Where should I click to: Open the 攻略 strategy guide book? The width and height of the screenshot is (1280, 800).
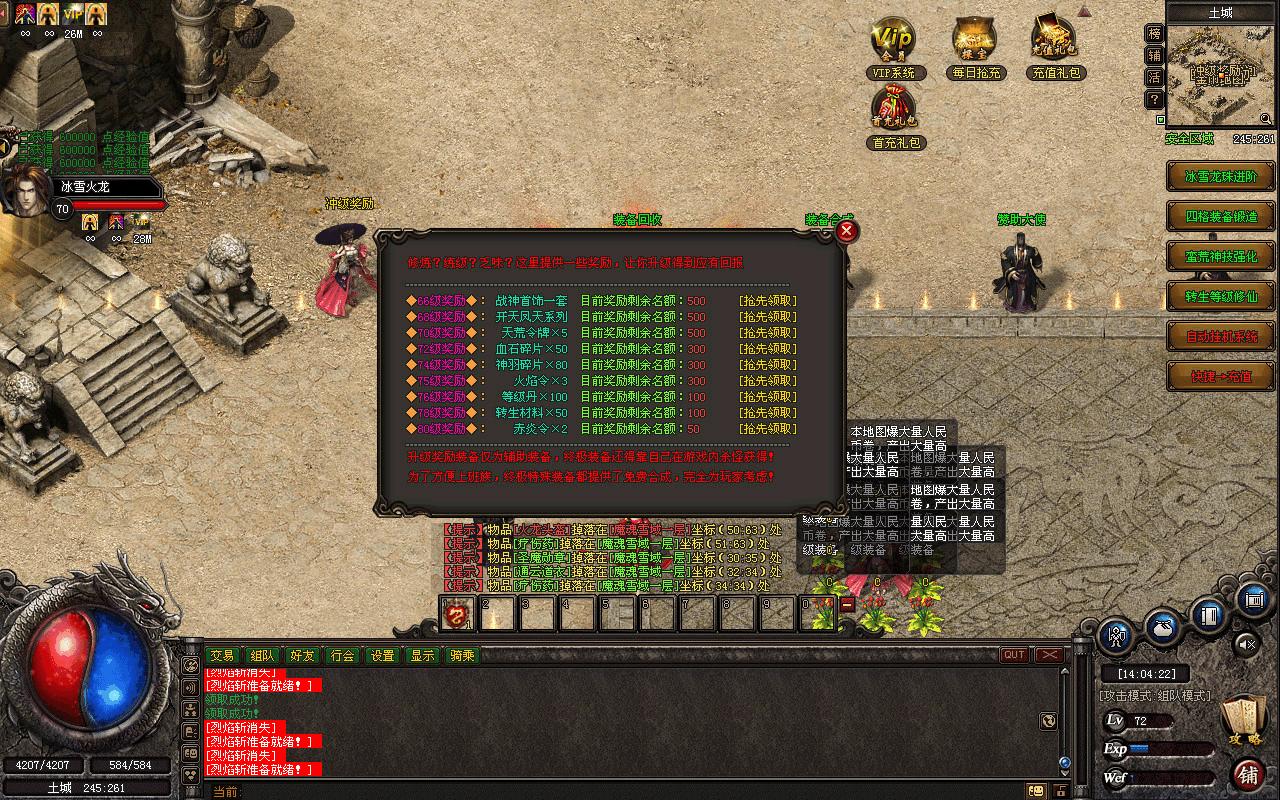tap(1243, 720)
